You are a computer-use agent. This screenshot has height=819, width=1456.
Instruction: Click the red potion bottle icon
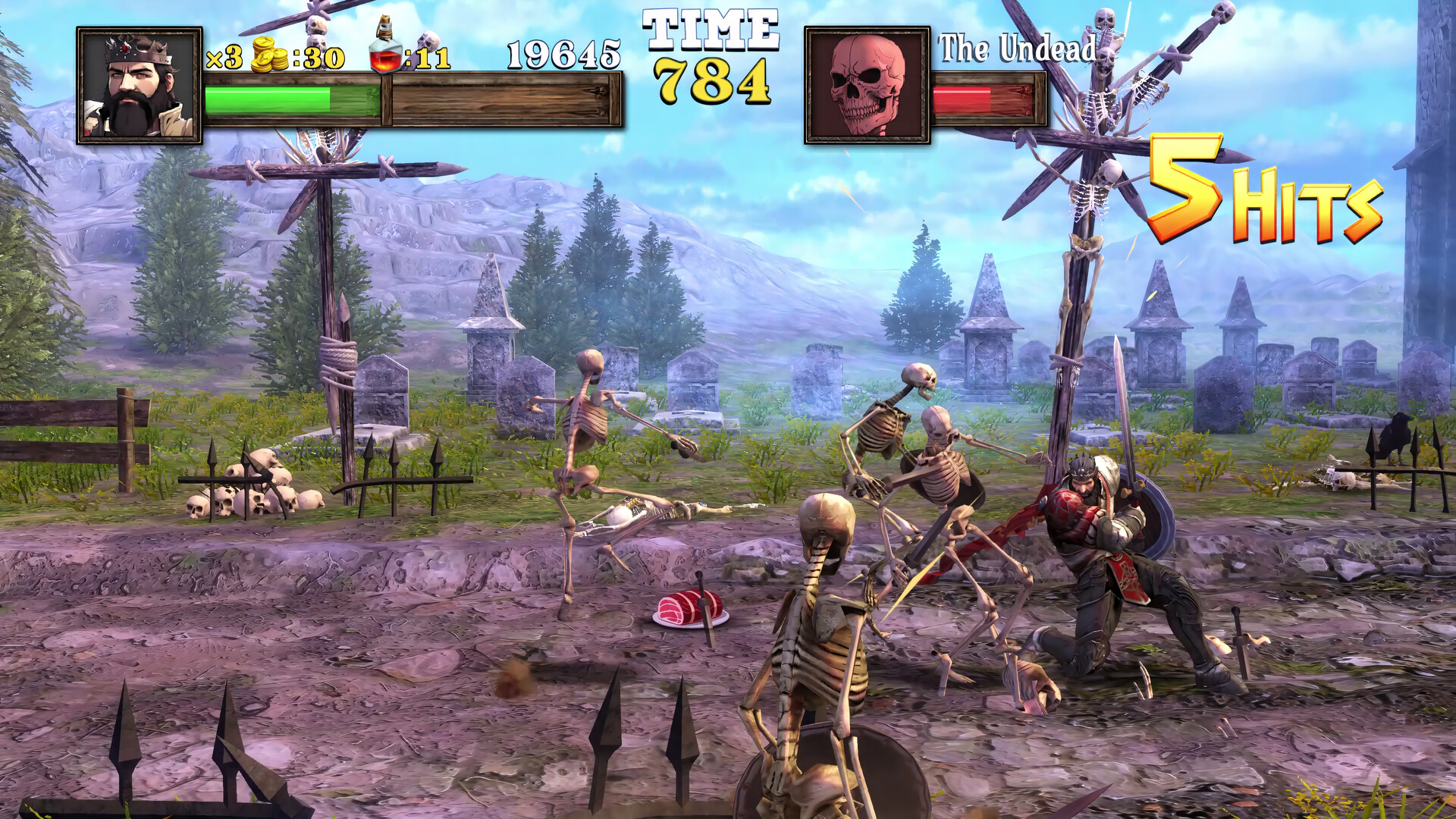point(385,47)
